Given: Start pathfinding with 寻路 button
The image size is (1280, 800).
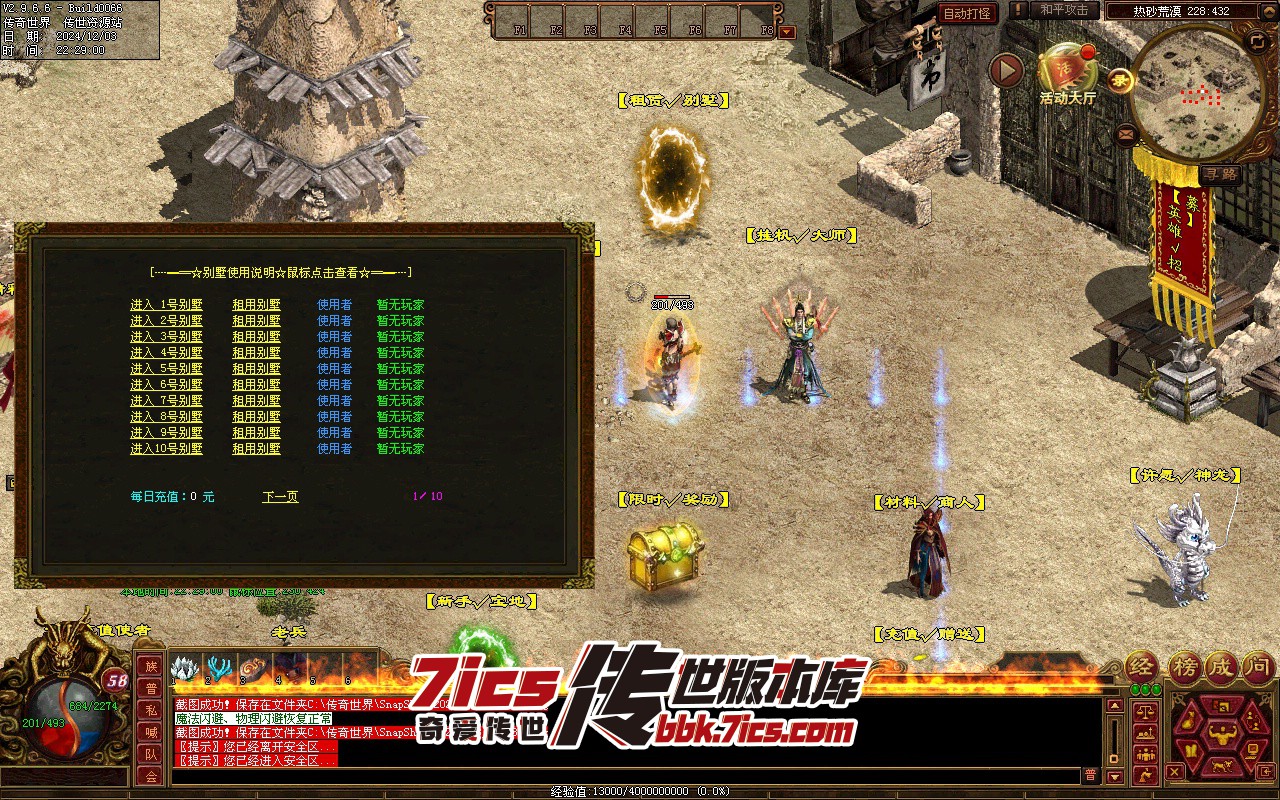Looking at the screenshot, I should [x=1220, y=174].
